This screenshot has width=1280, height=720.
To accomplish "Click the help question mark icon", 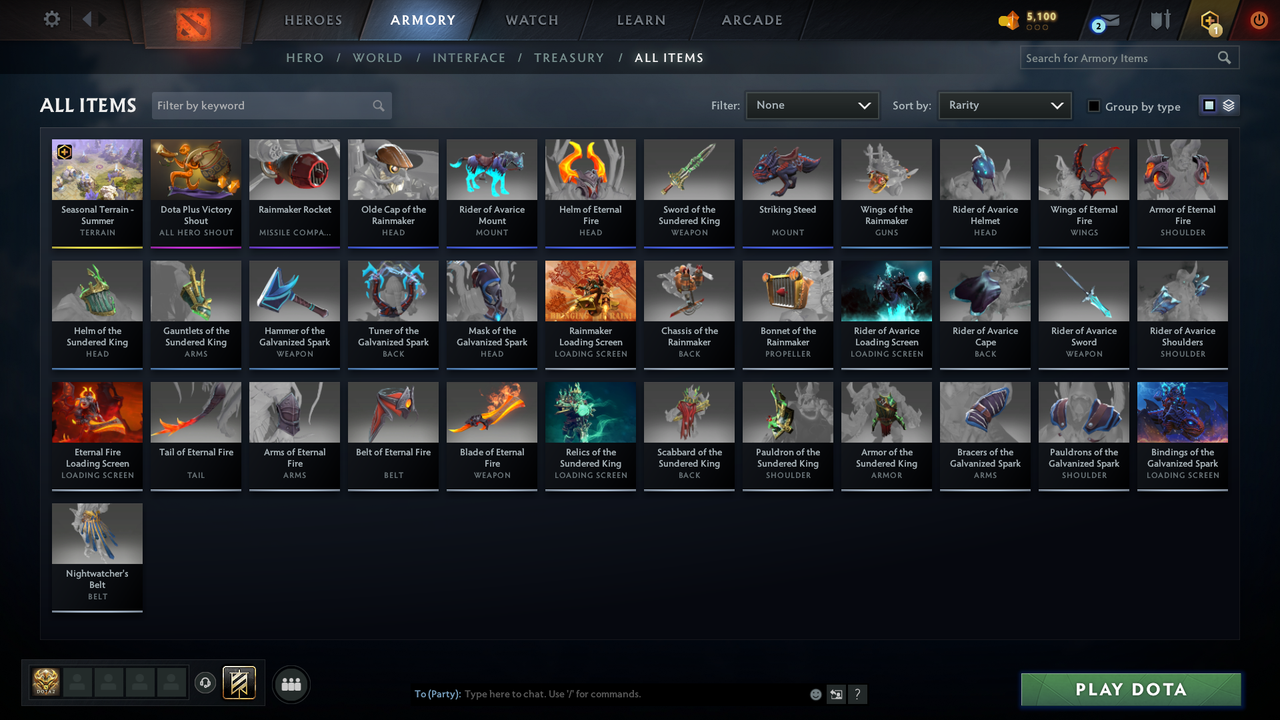I will coord(857,693).
